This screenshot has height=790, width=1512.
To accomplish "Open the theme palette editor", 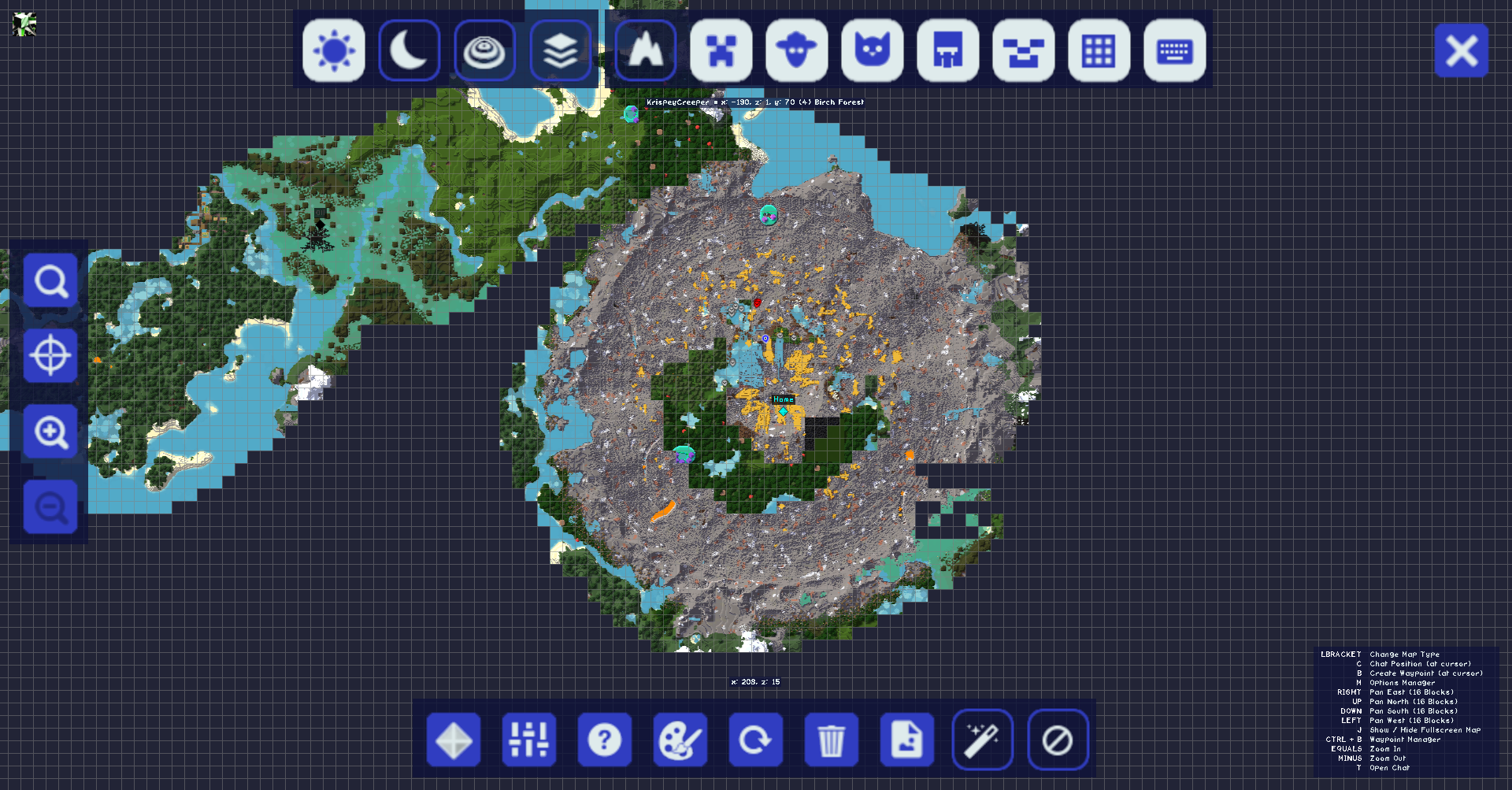I will click(680, 739).
